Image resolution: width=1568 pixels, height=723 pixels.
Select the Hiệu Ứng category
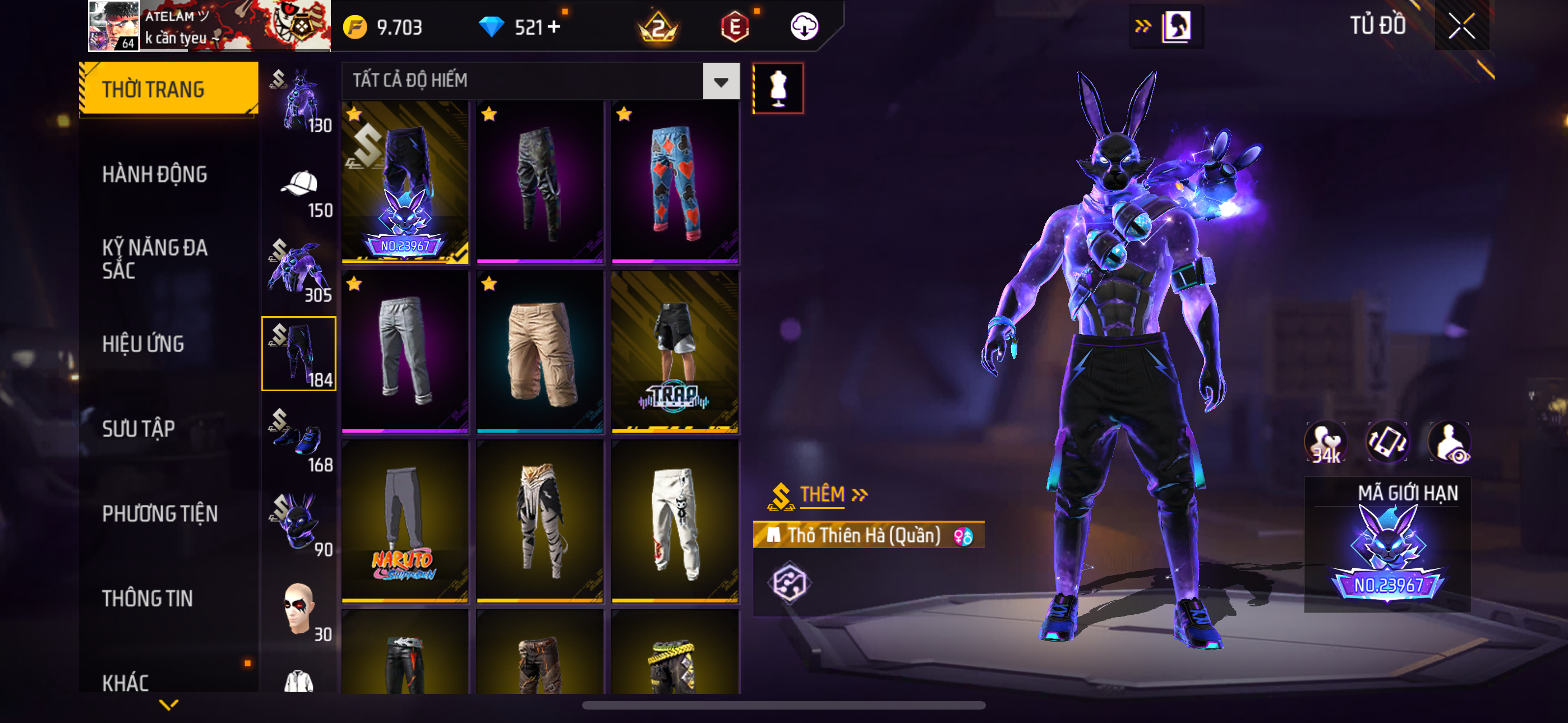(143, 344)
